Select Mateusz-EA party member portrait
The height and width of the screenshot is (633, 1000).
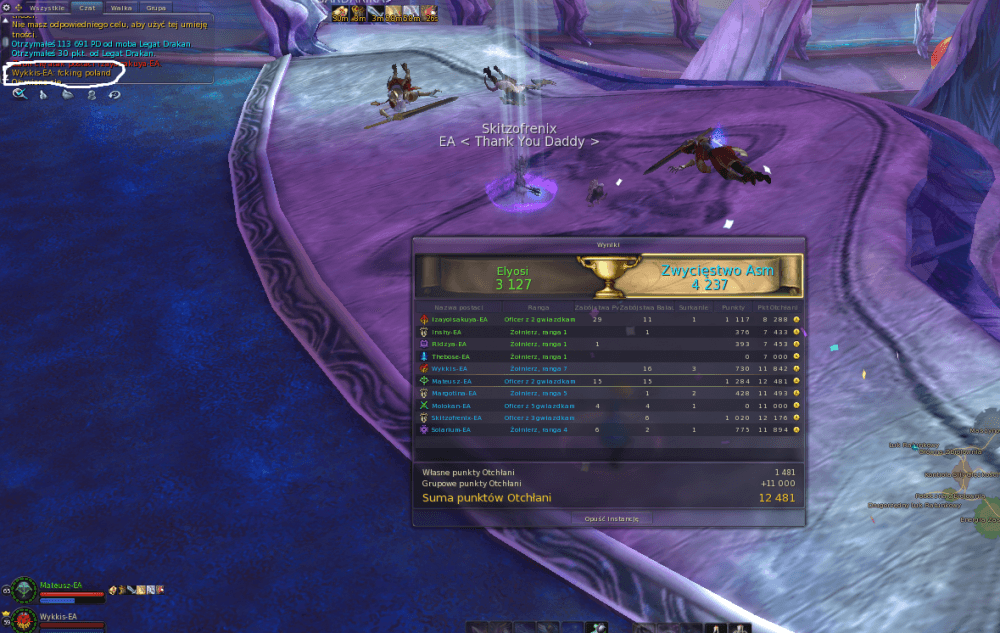tap(22, 590)
